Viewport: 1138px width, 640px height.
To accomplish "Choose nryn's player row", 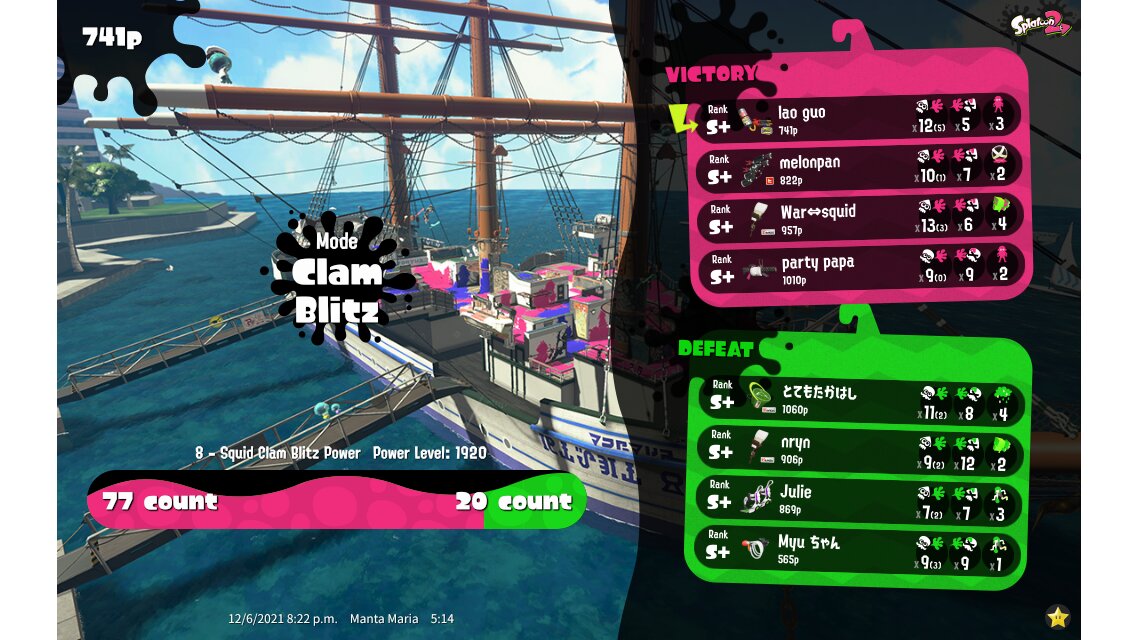I will coord(860,450).
